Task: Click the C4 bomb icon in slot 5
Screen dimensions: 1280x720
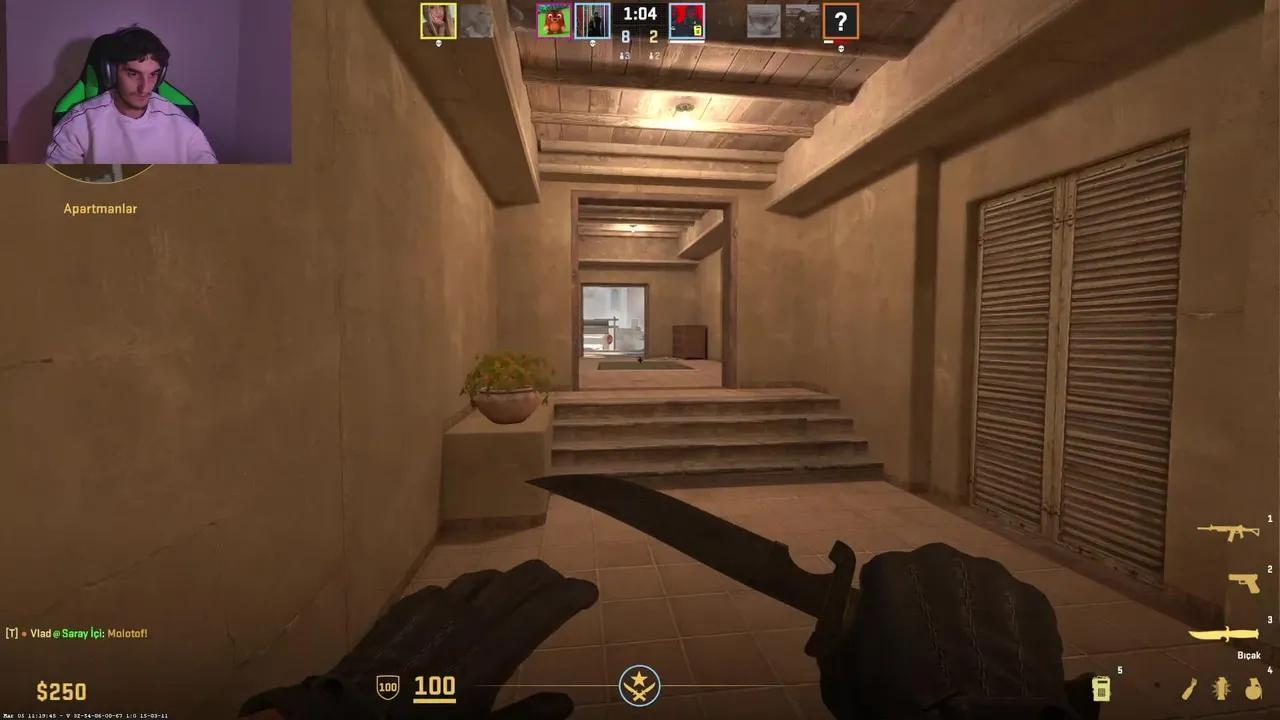Action: (1103, 688)
